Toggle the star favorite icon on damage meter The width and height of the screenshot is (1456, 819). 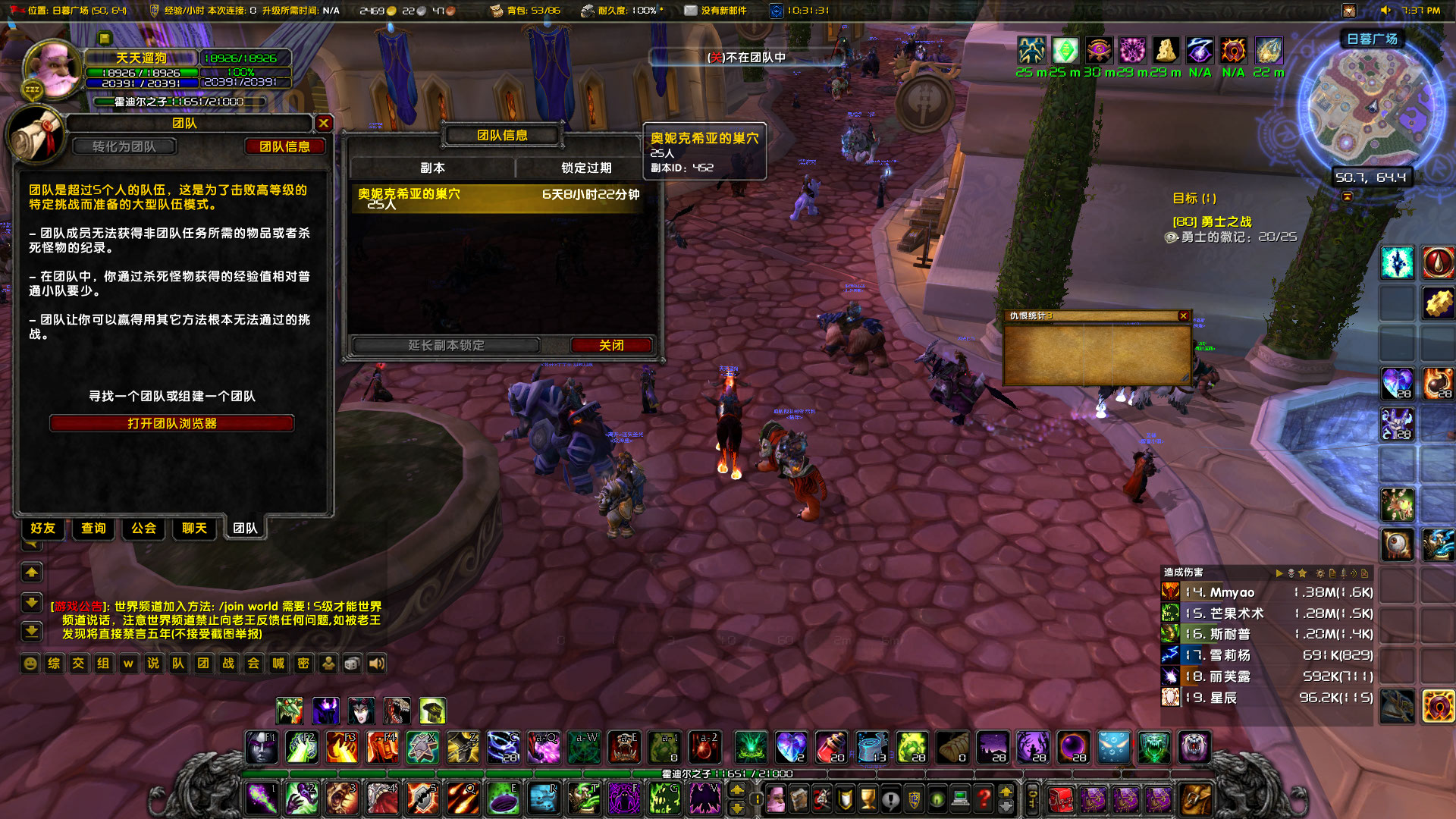1303,573
